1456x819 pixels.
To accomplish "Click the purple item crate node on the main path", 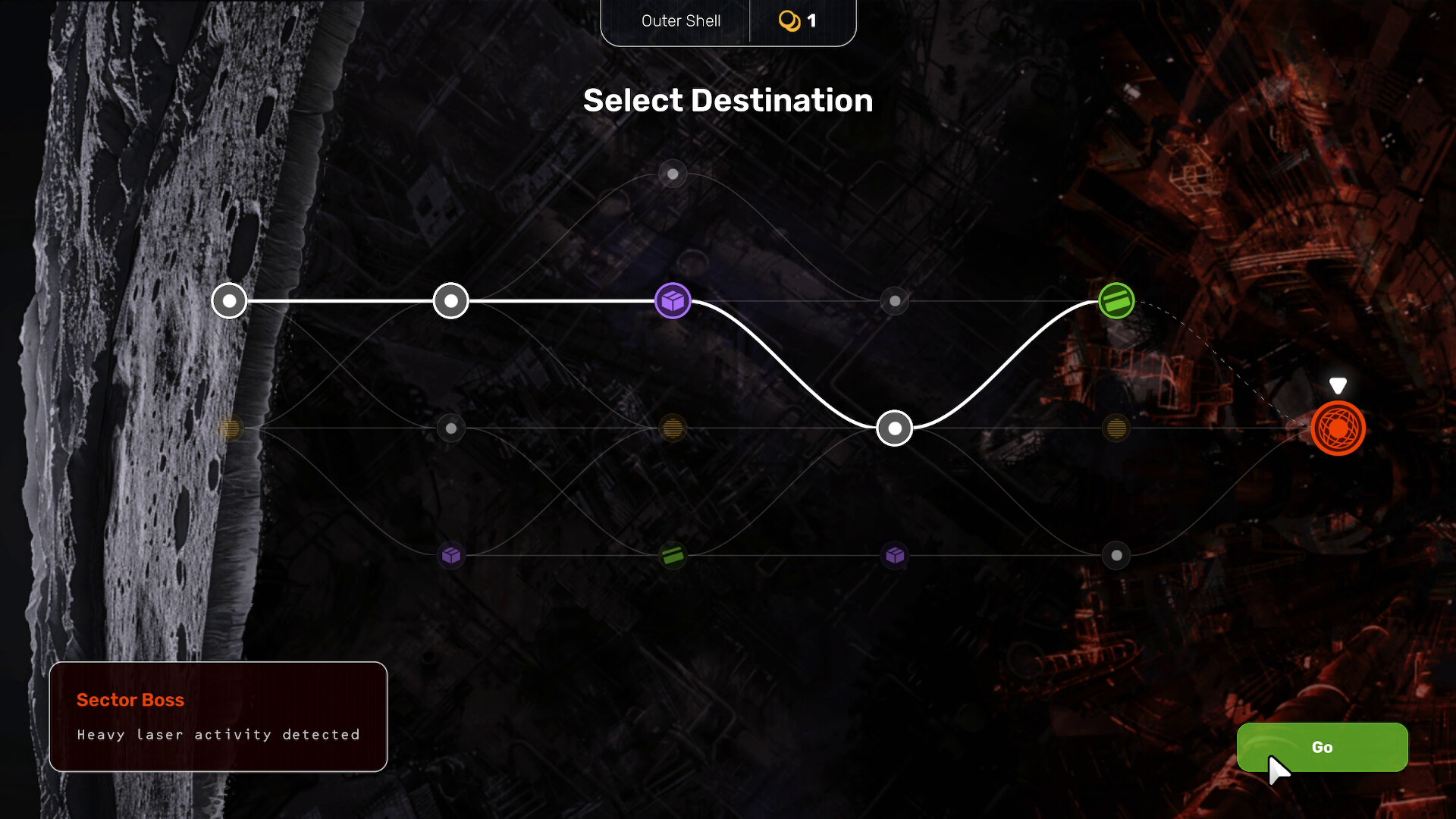I will tap(673, 300).
